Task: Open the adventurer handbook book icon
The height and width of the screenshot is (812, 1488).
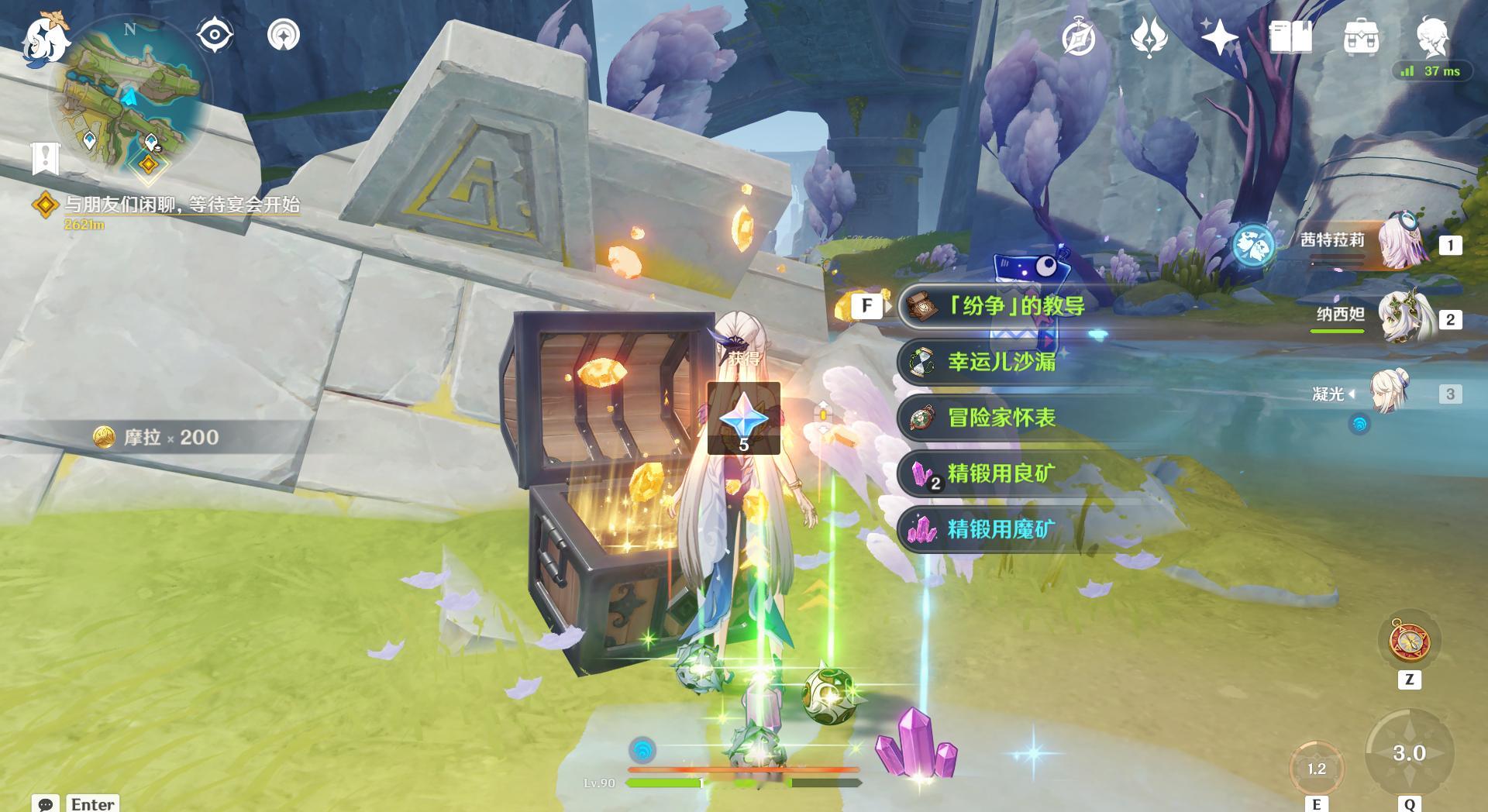Action: pyautogui.click(x=1290, y=36)
